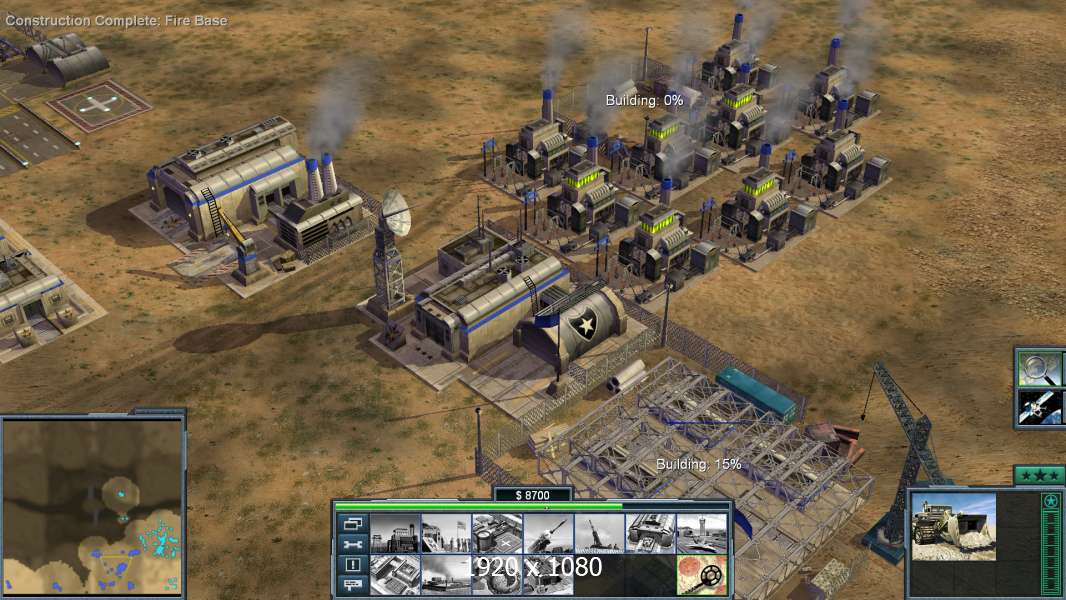
Task: Open the three-star Generals powers button
Action: click(1038, 475)
